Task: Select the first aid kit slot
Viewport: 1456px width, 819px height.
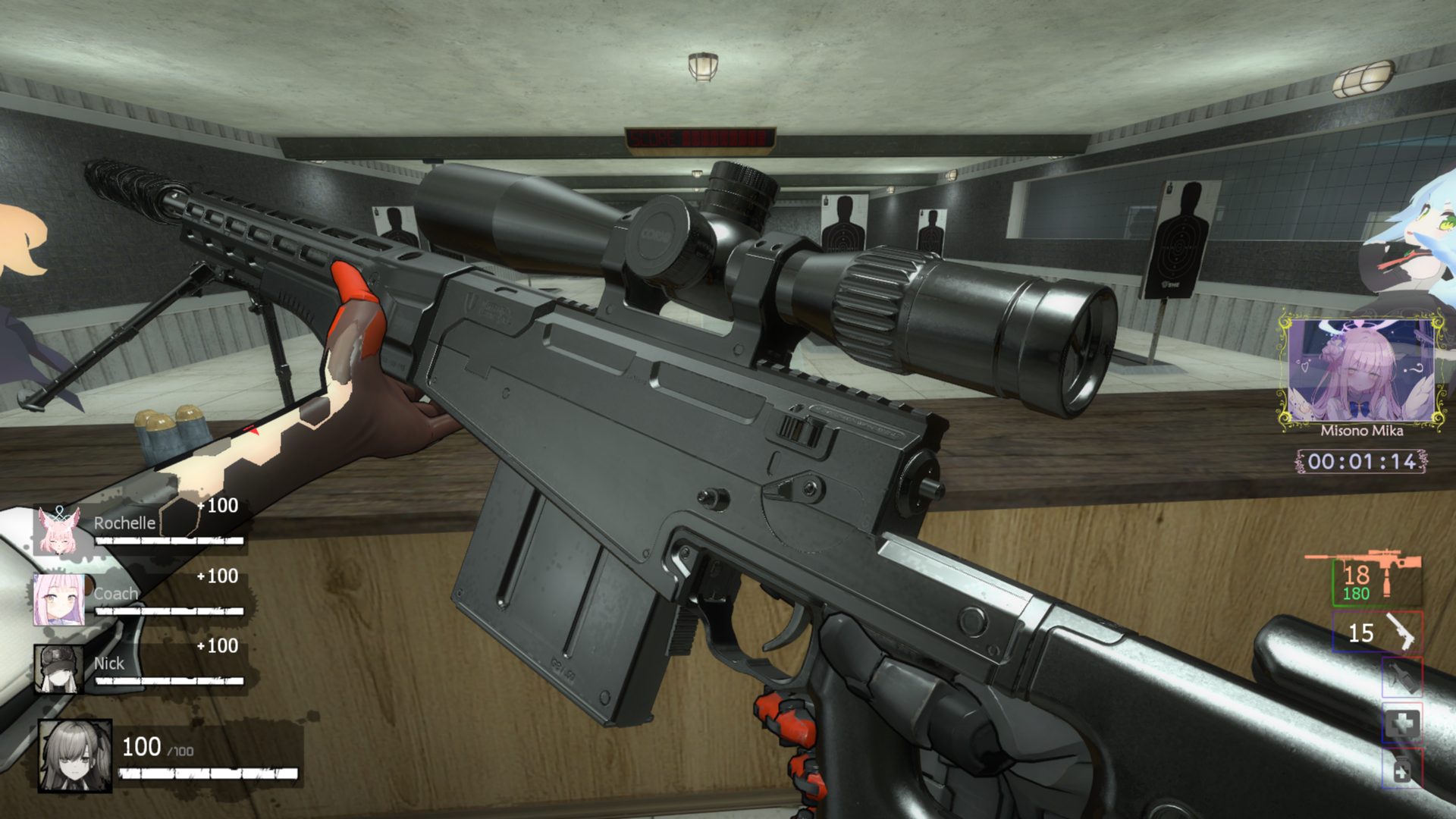Action: [1401, 724]
